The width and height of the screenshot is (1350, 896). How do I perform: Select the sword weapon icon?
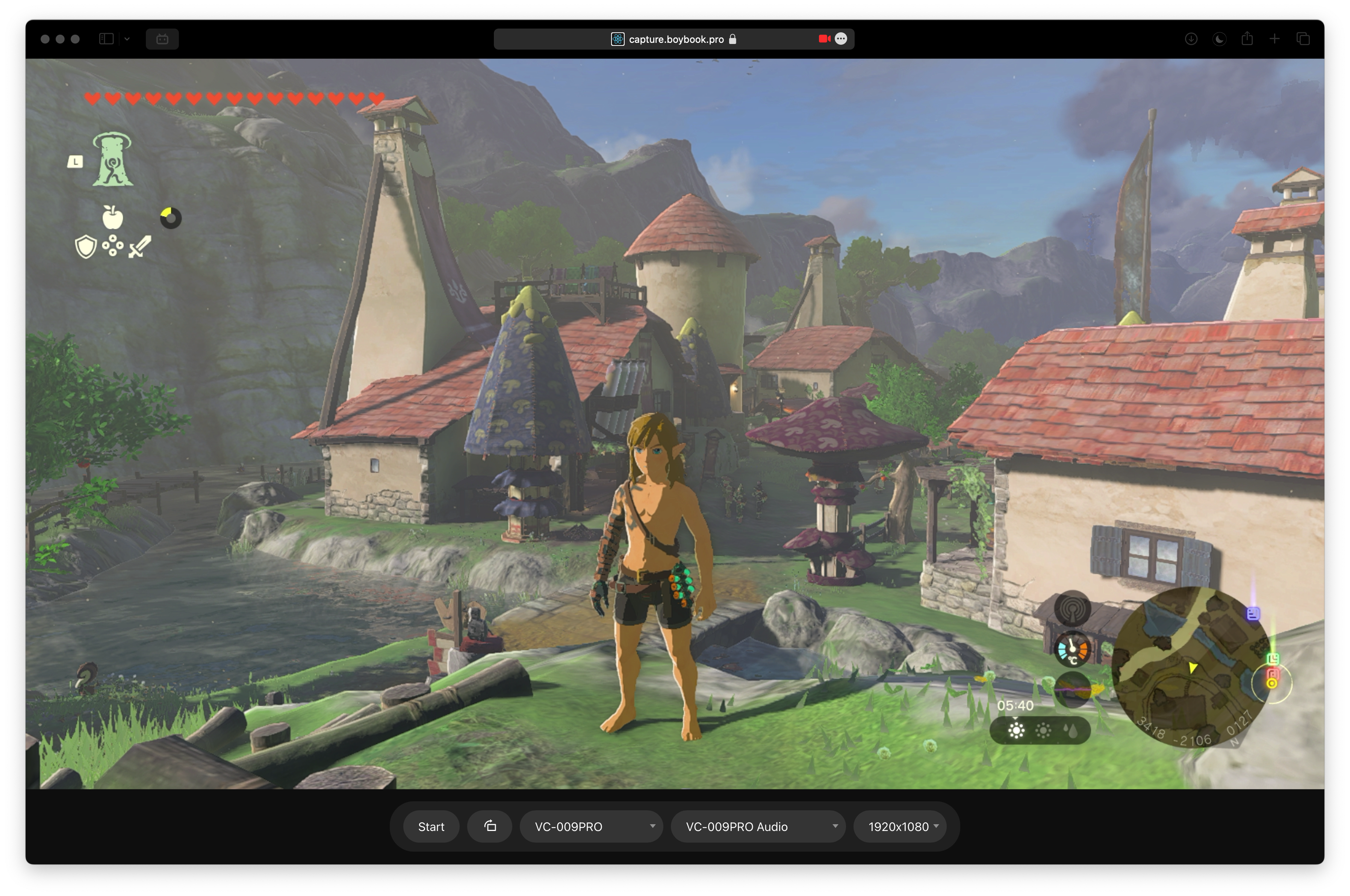pos(140,247)
